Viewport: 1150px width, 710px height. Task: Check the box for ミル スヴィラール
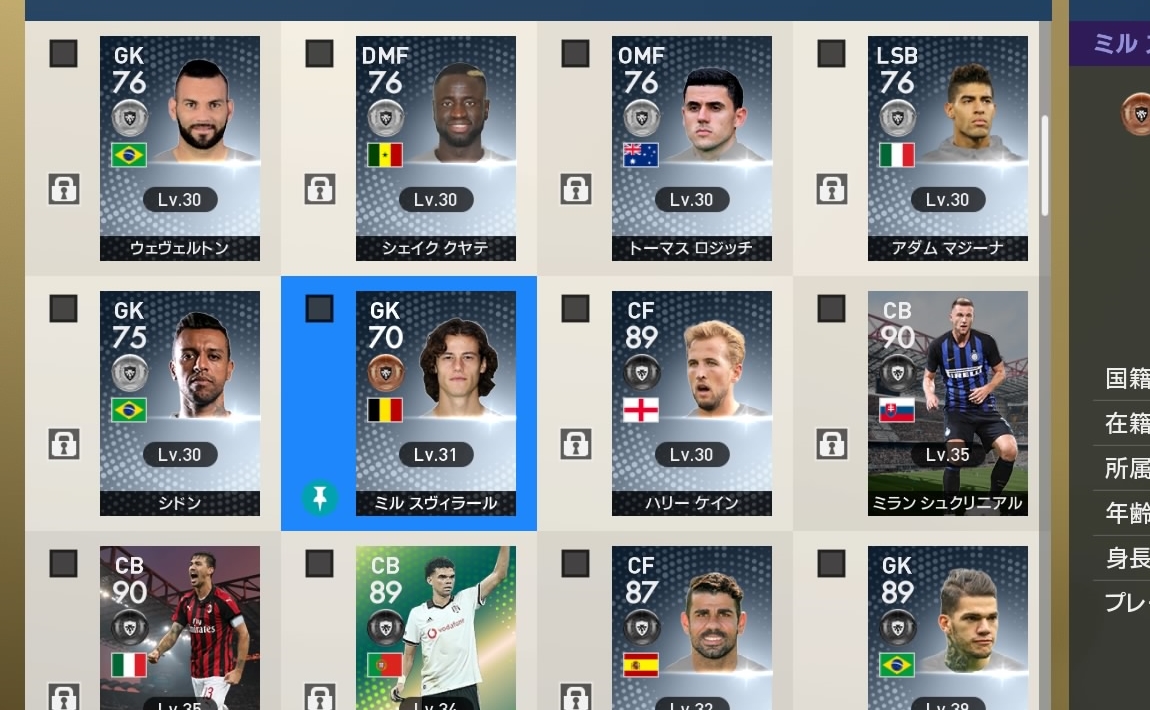(319, 309)
